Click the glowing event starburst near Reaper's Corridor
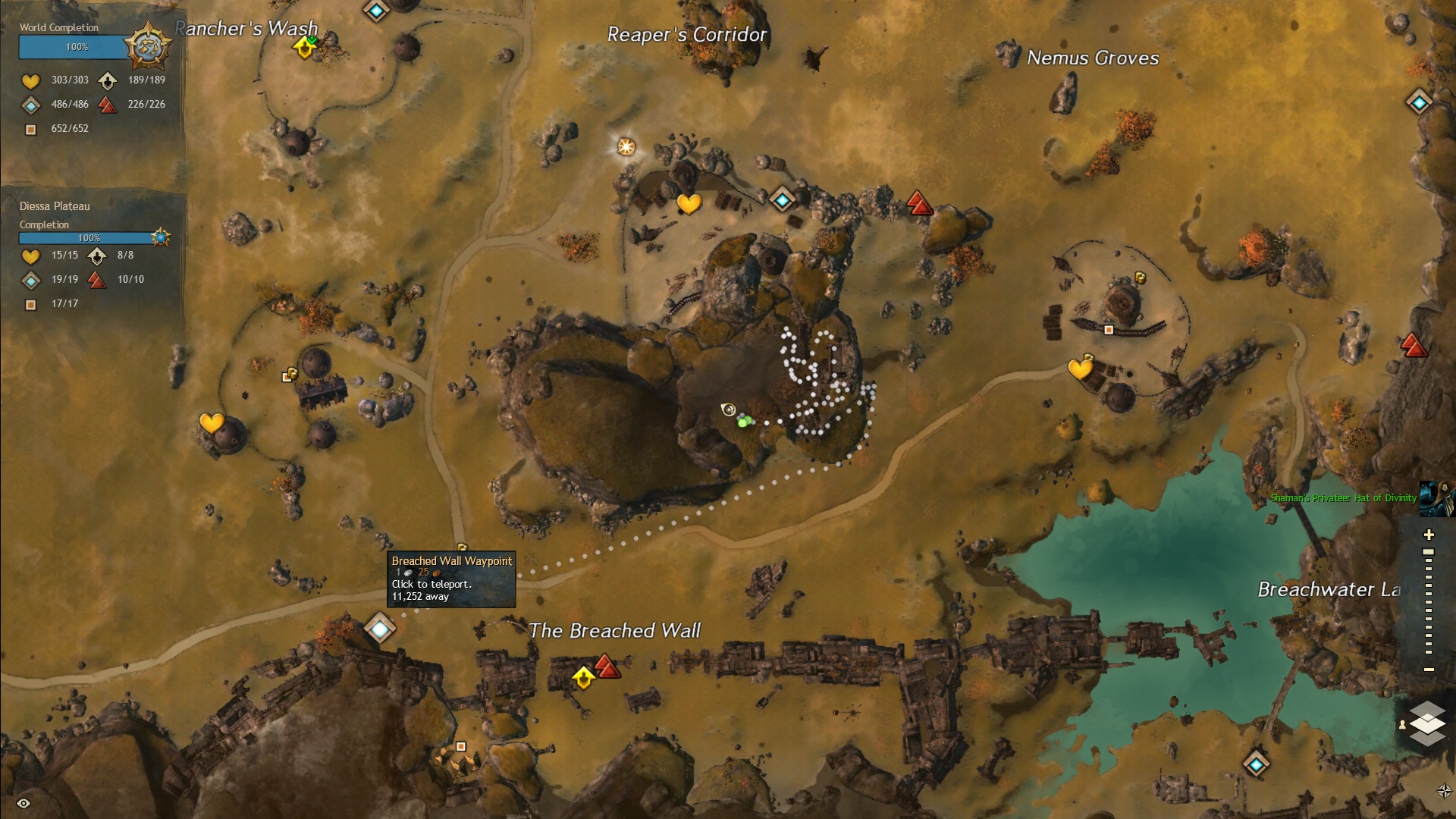This screenshot has width=1456, height=819. pos(625,146)
